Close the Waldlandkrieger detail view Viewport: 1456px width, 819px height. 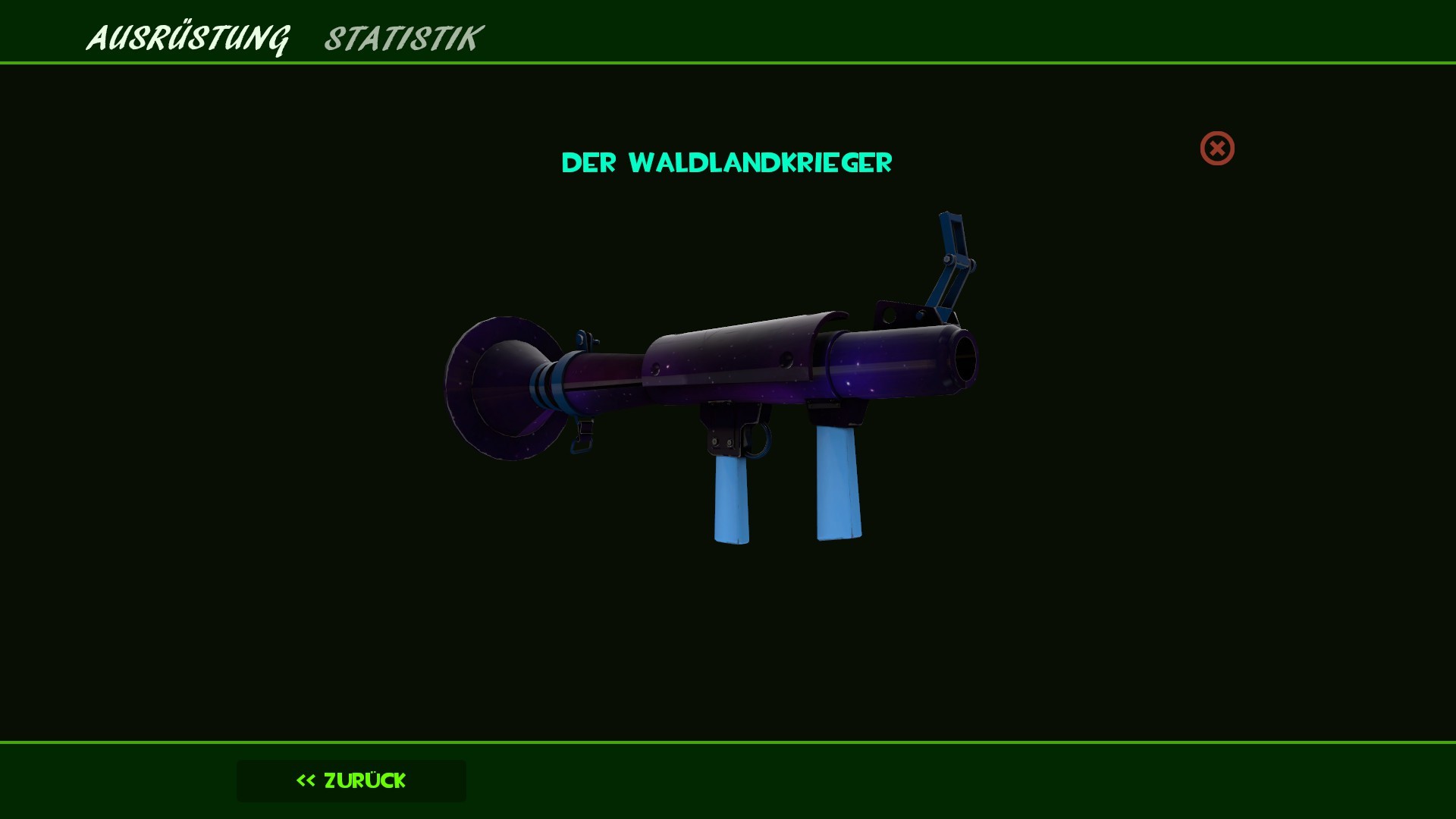click(1217, 149)
